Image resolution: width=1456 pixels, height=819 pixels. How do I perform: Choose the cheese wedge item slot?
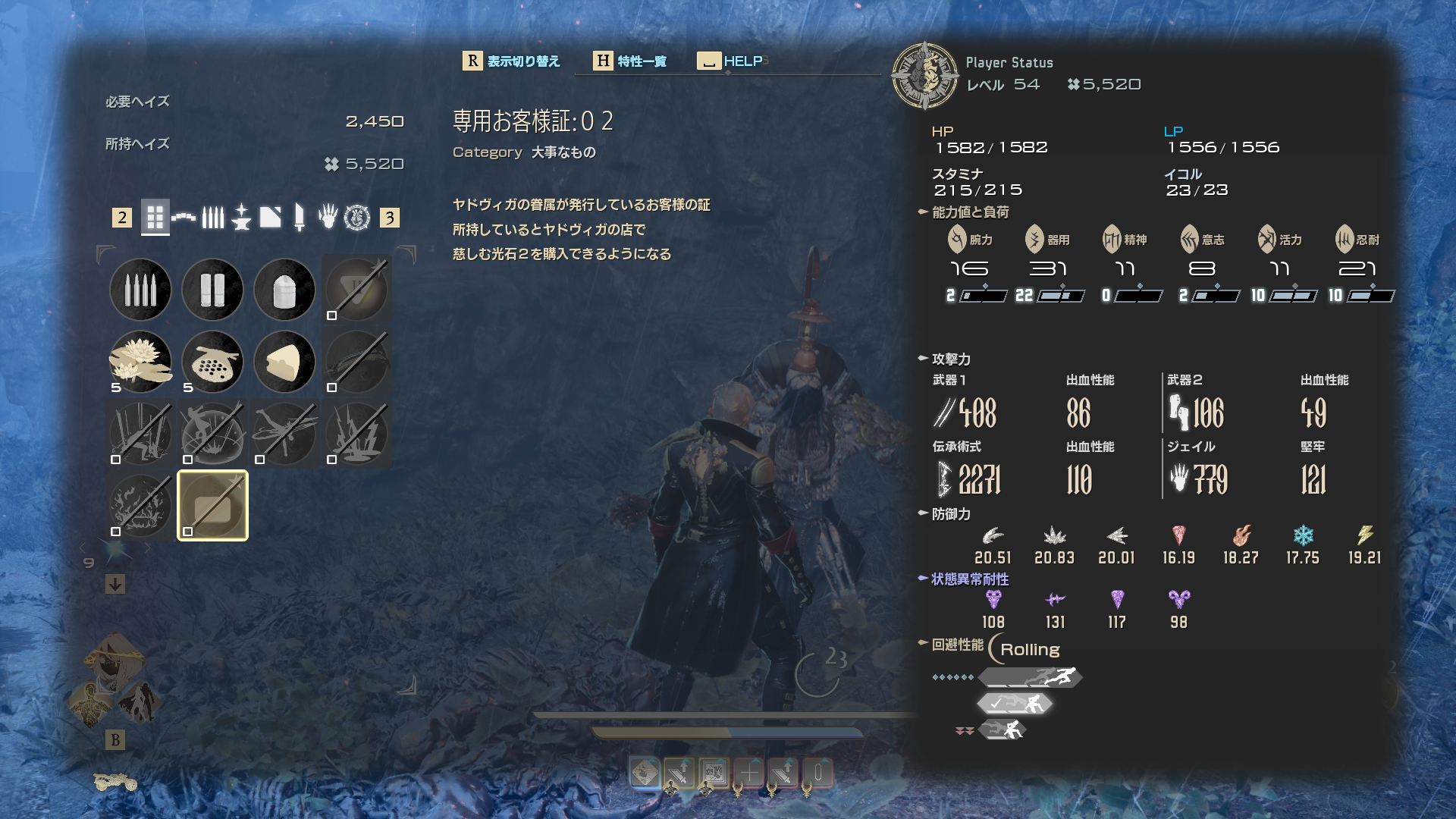pyautogui.click(x=284, y=362)
